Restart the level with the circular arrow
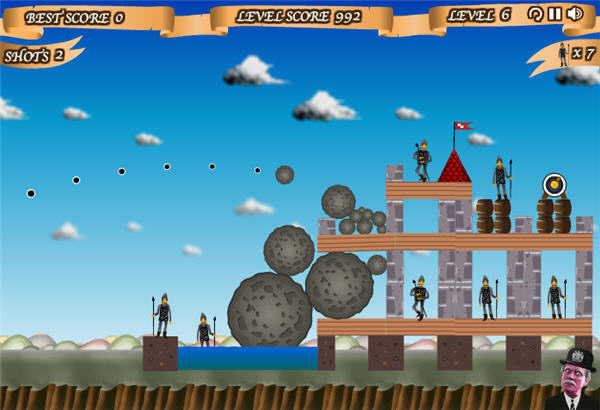 click(x=535, y=14)
